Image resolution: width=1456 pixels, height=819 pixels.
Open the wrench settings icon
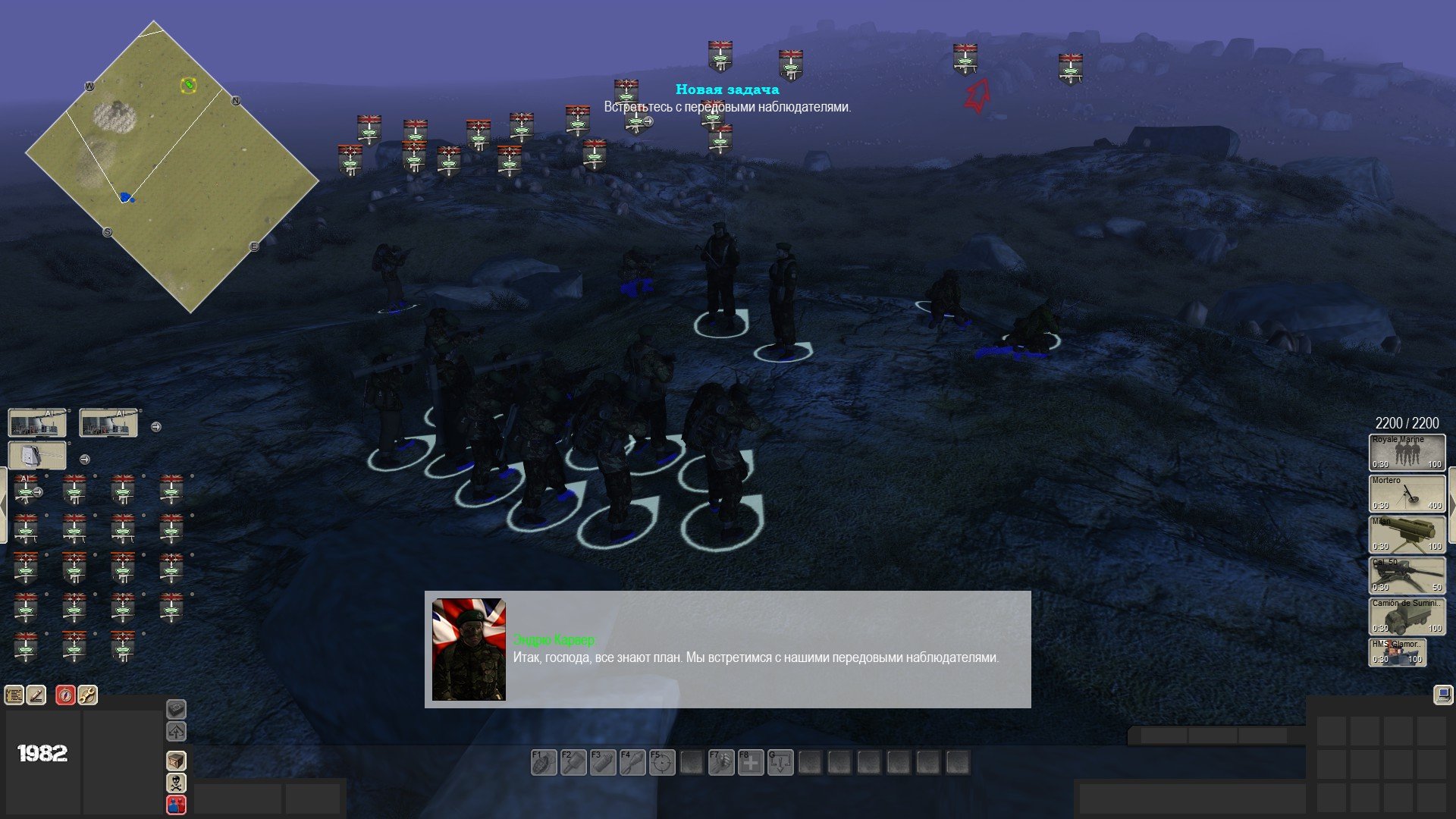87,695
